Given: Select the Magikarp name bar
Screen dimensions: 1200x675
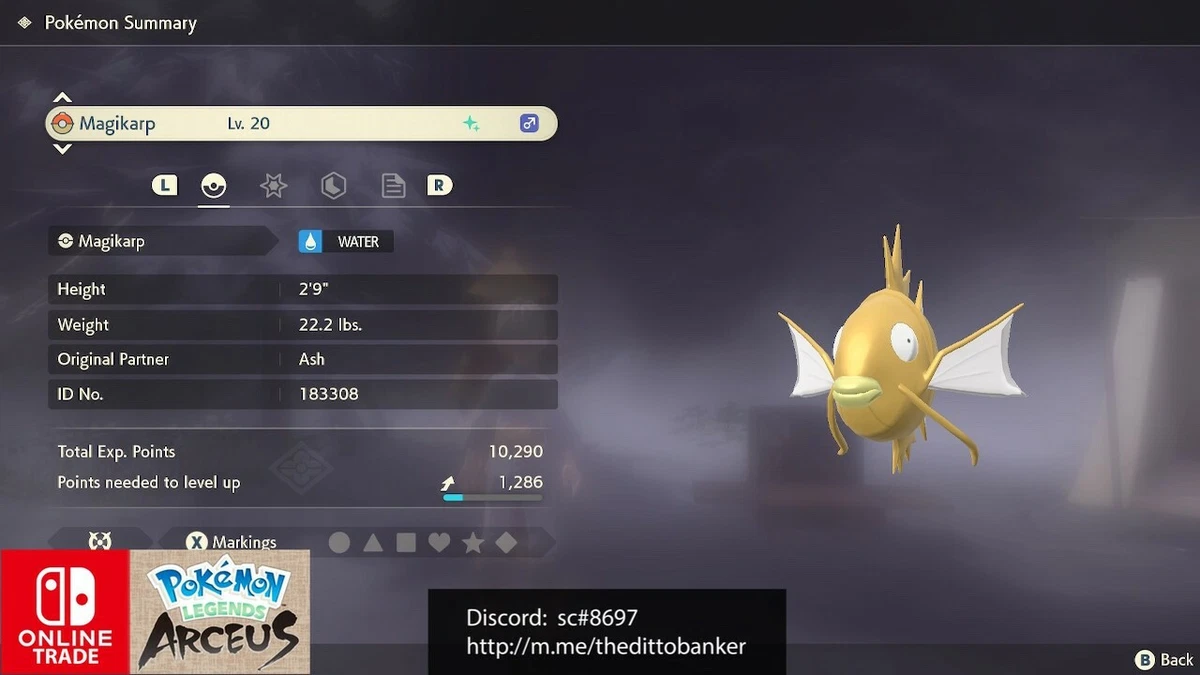Looking at the screenshot, I should [301, 124].
